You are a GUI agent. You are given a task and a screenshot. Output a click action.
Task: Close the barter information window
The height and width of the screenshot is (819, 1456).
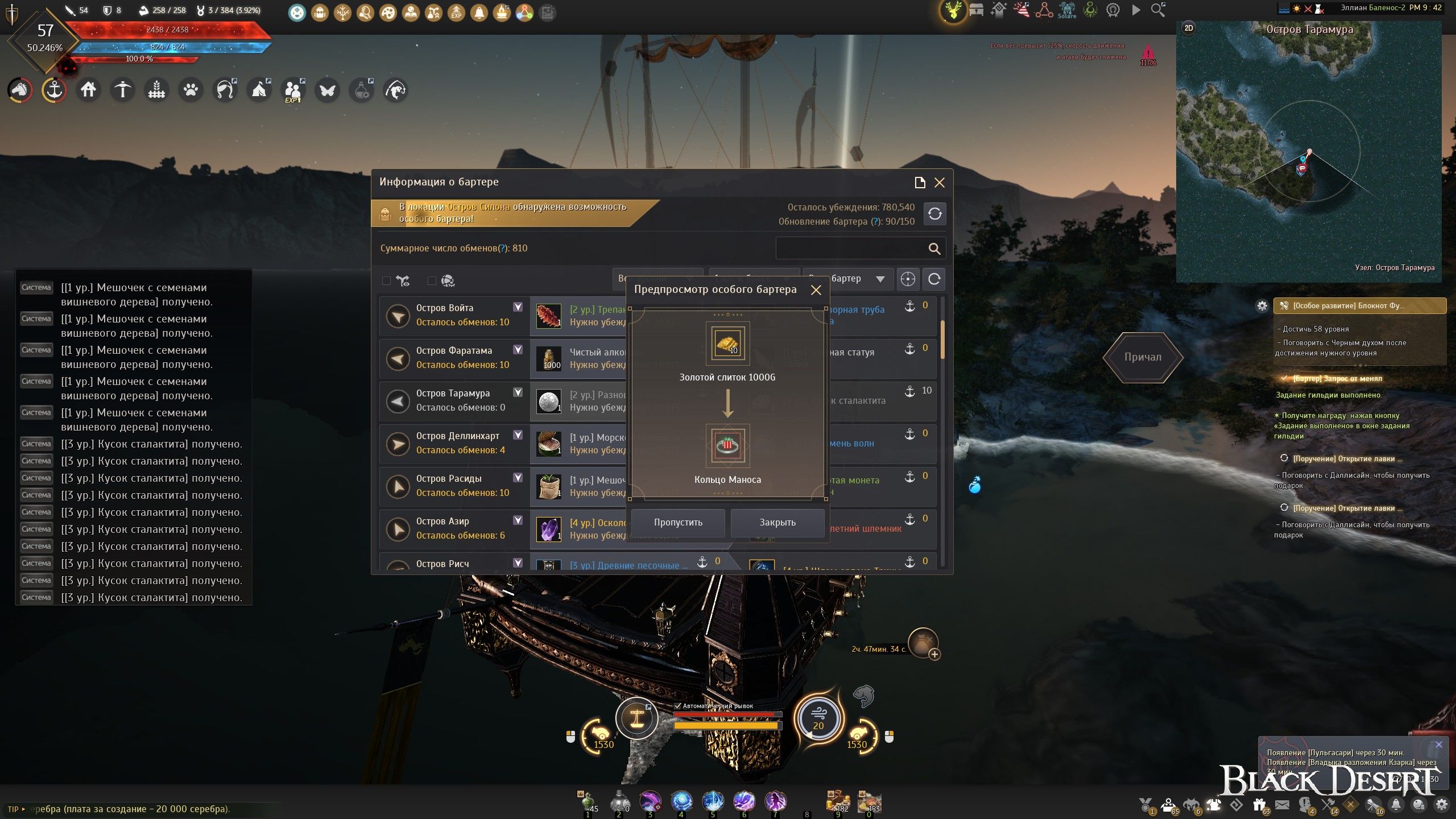[x=940, y=183]
